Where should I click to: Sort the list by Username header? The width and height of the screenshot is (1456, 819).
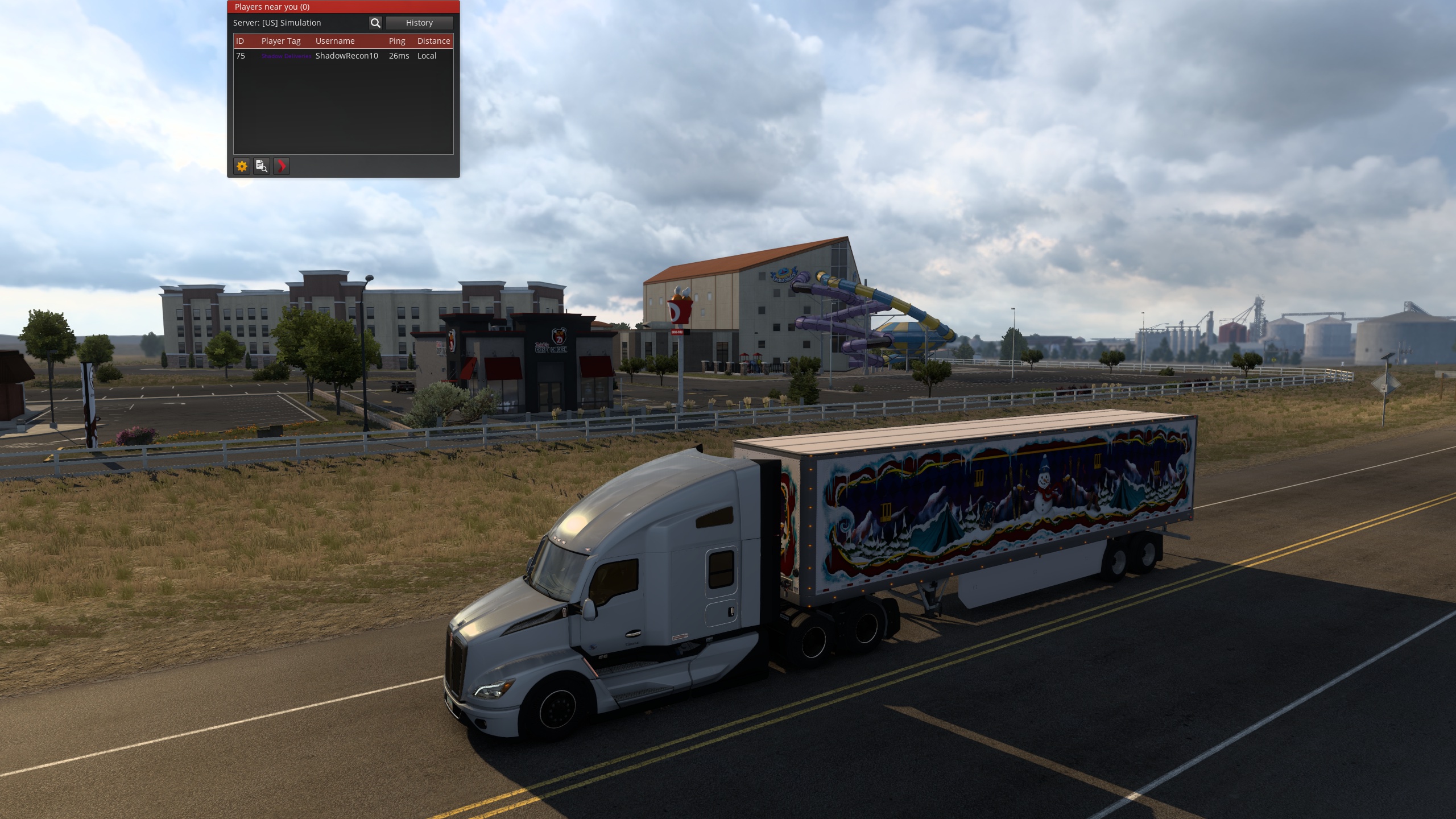[335, 41]
